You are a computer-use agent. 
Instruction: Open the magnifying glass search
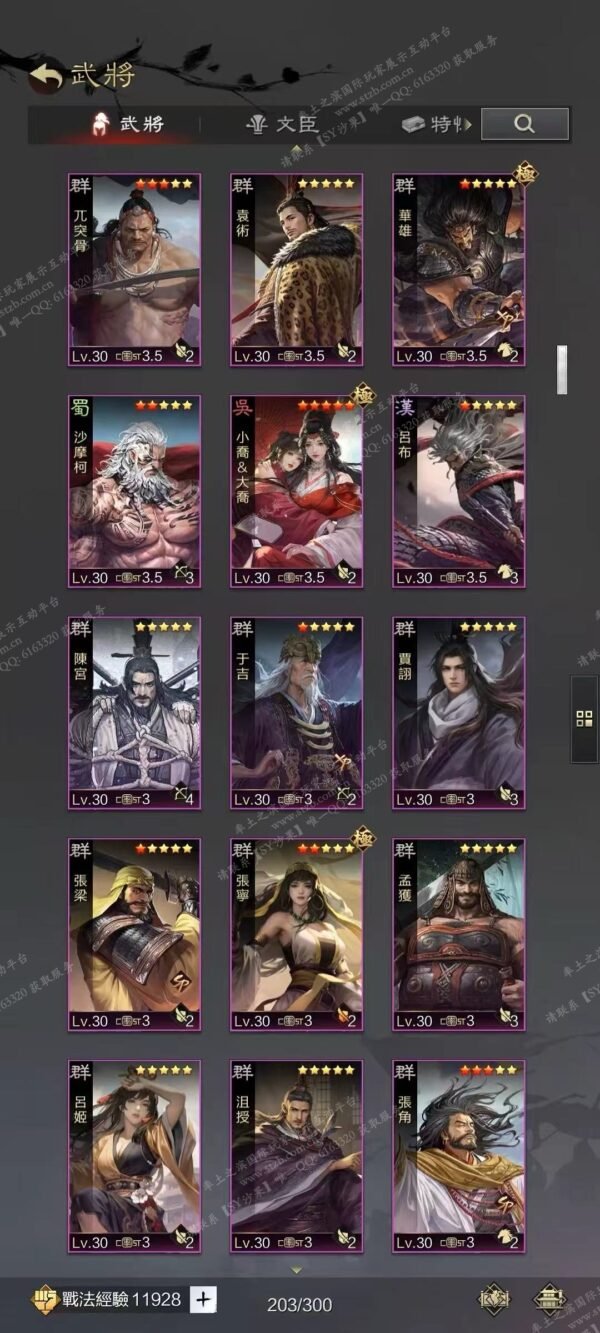(x=524, y=124)
